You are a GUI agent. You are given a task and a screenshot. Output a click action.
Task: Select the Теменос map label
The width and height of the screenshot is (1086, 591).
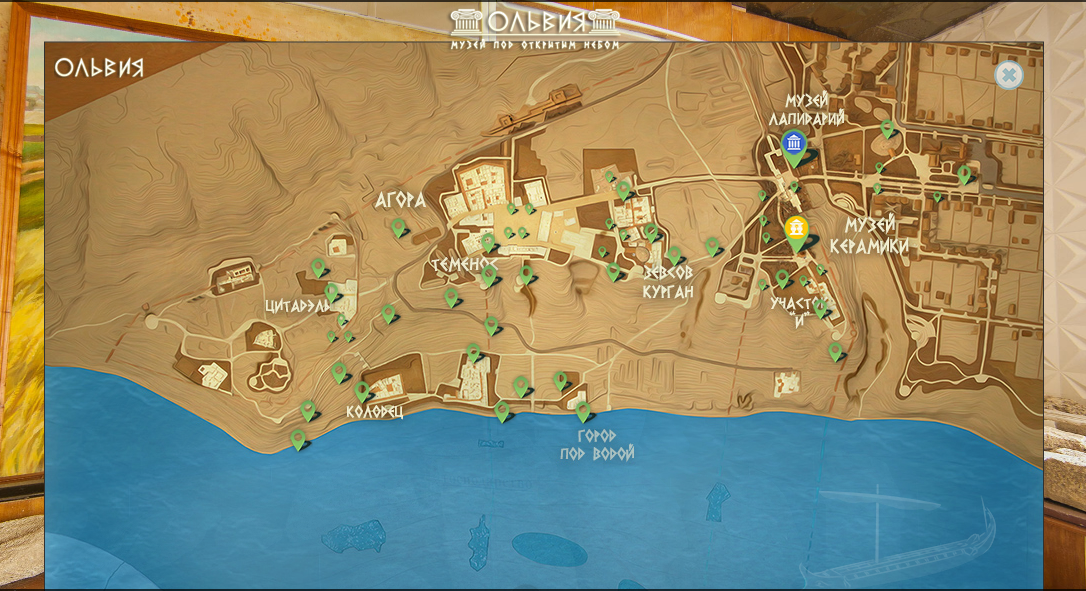[x=463, y=263]
